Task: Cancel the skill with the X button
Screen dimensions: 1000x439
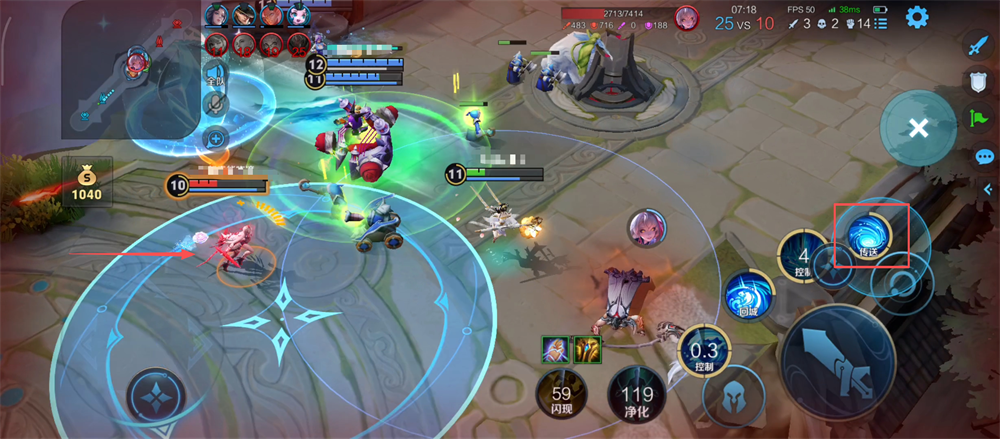Action: click(918, 128)
